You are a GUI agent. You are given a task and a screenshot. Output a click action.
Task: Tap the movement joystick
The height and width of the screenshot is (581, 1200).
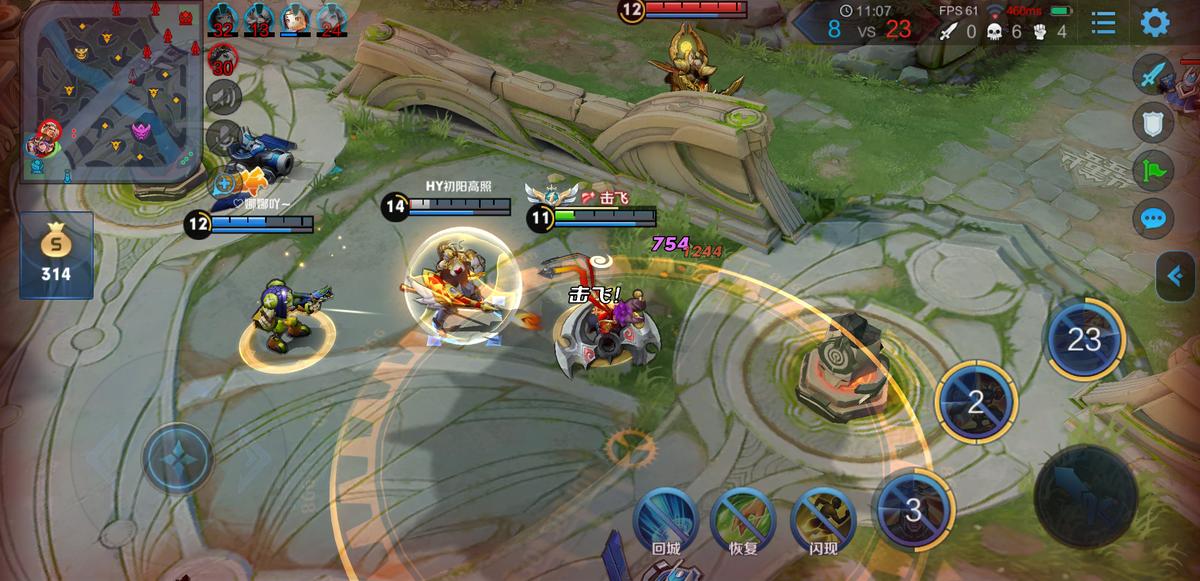(178, 459)
